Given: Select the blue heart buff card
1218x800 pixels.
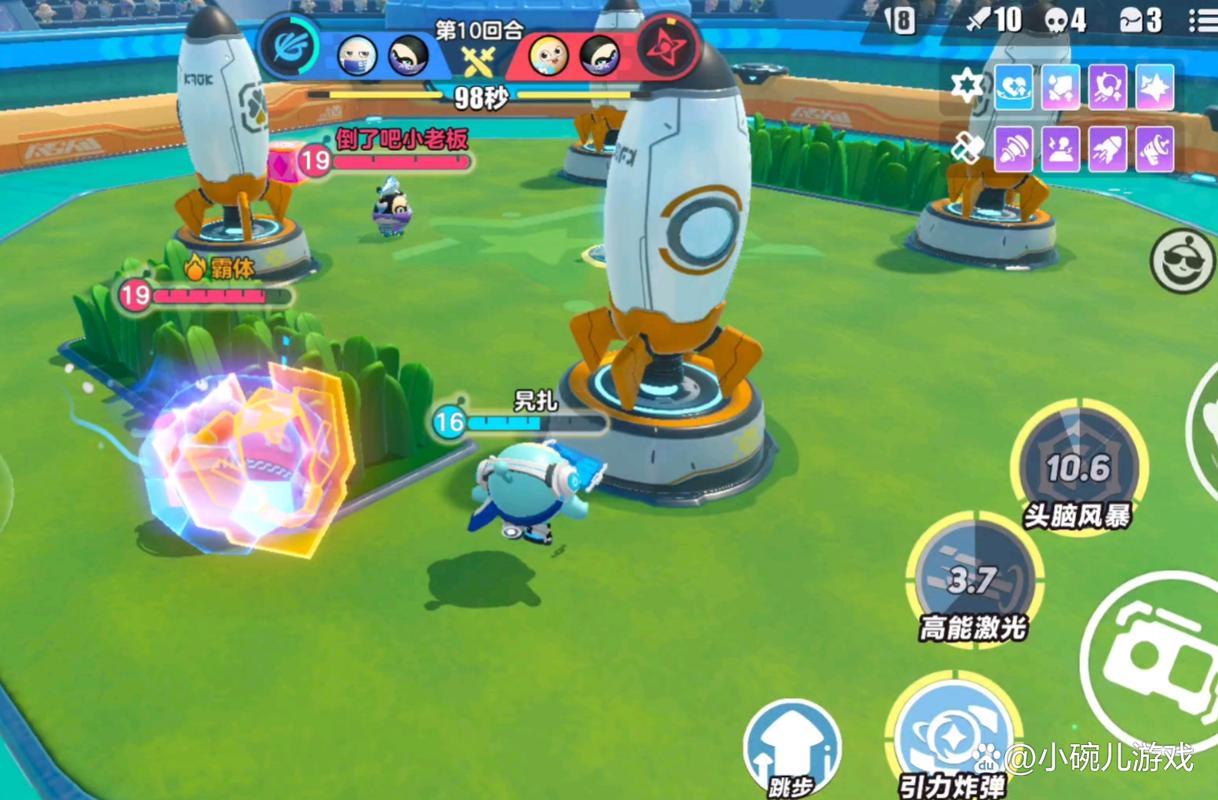Looking at the screenshot, I should 1013,88.
